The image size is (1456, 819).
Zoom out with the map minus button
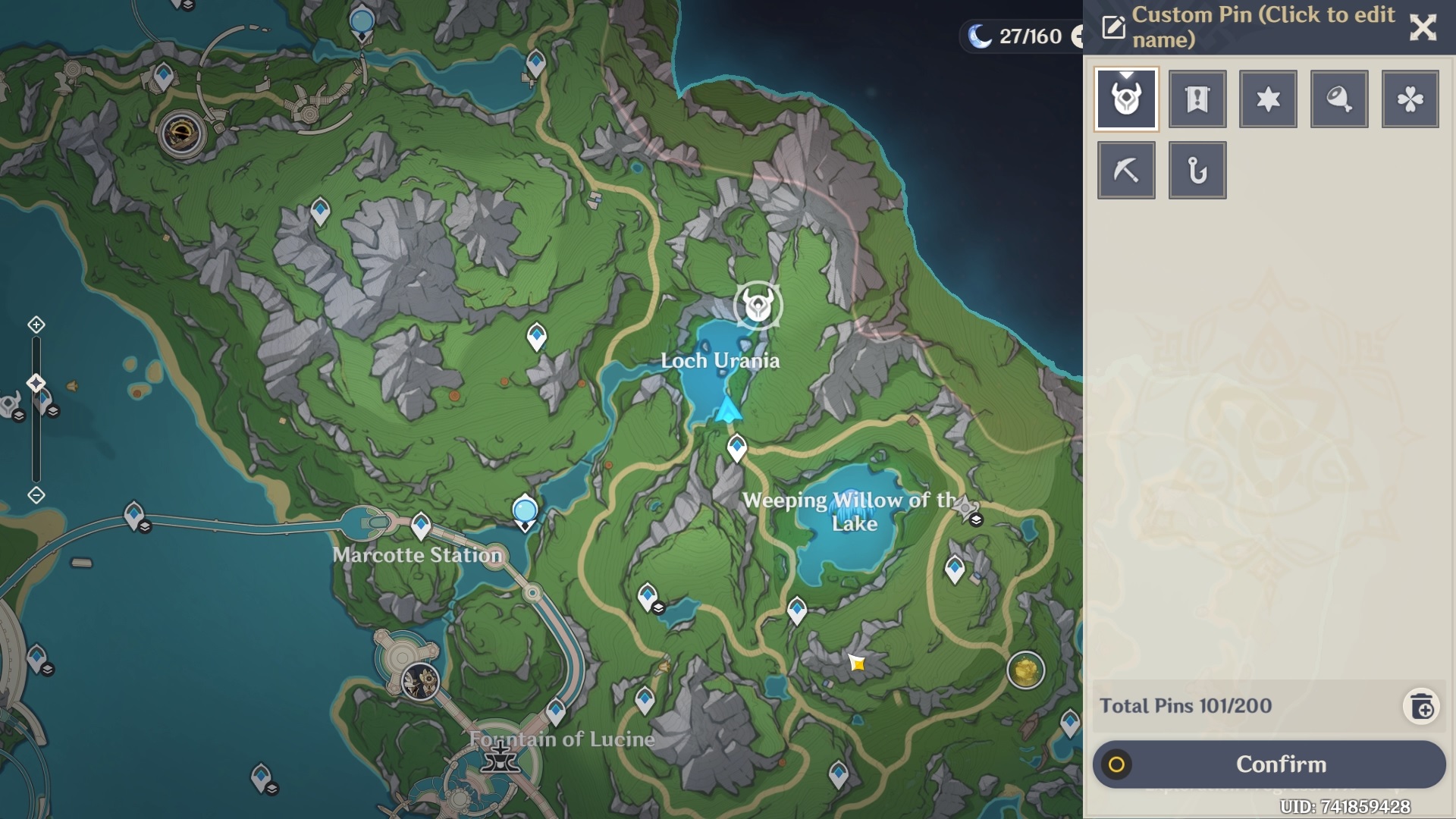click(x=36, y=495)
